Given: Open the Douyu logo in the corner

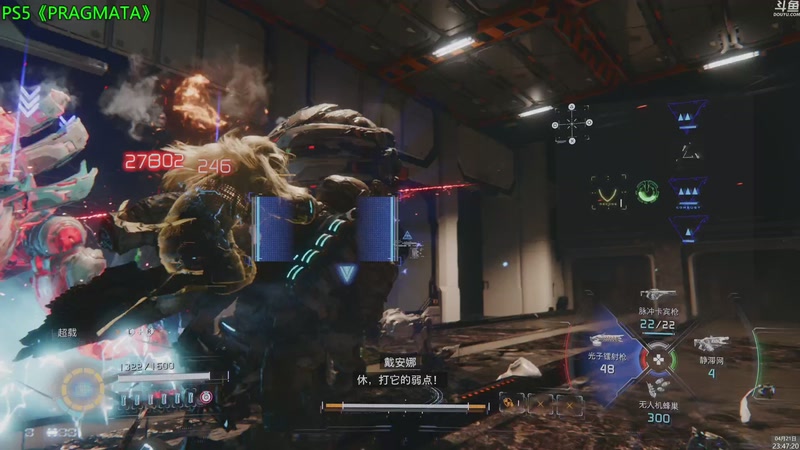Looking at the screenshot, I should click(785, 9).
